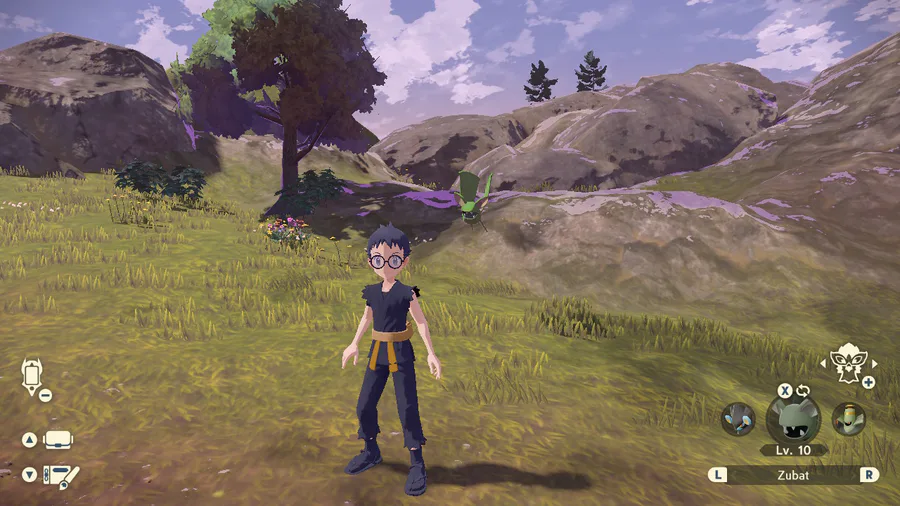This screenshot has width=900, height=506.
Task: Choose the Luxio portrait left of Zubat
Action: tap(737, 419)
